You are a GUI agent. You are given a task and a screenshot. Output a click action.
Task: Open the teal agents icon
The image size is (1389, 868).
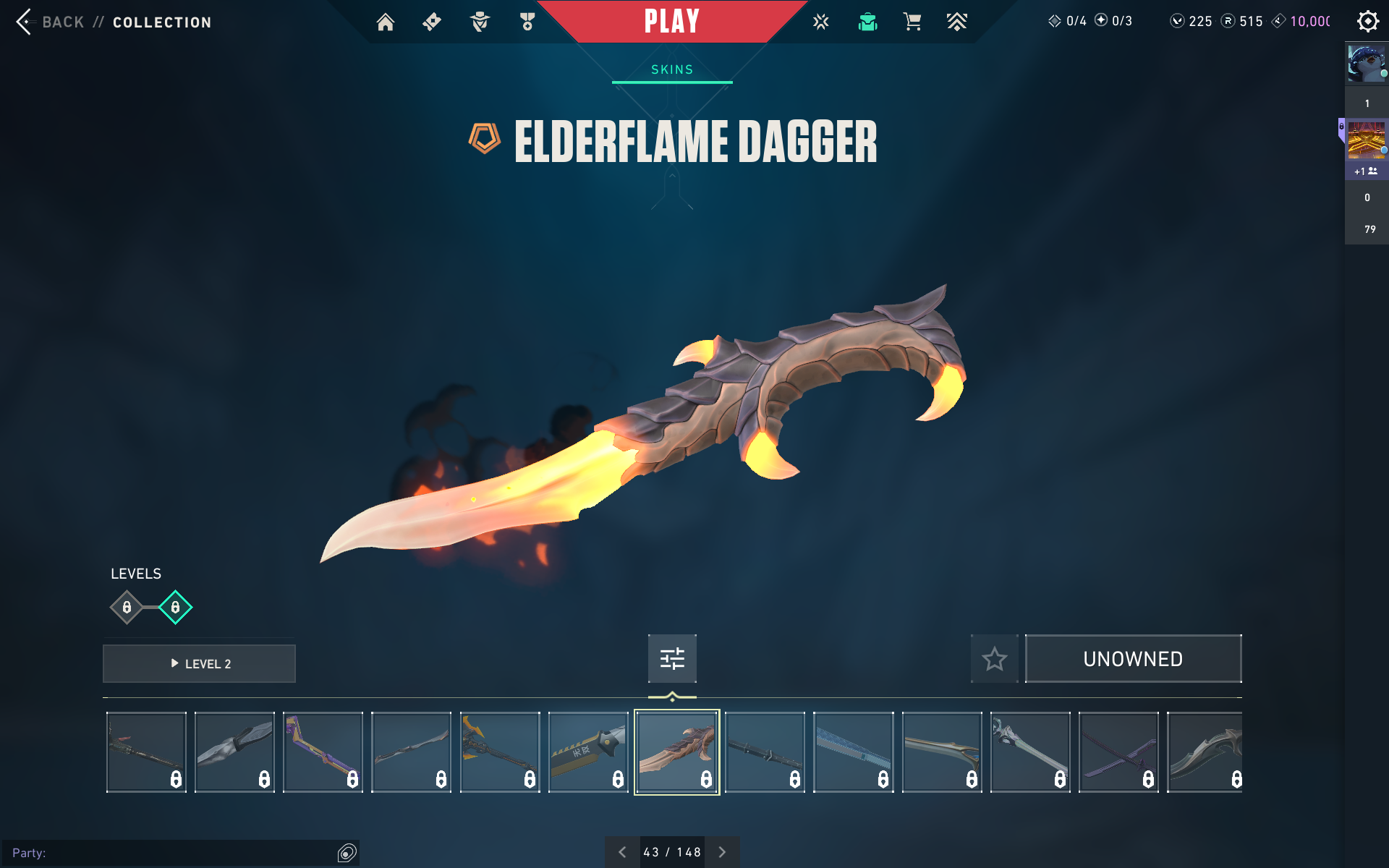pos(867,22)
